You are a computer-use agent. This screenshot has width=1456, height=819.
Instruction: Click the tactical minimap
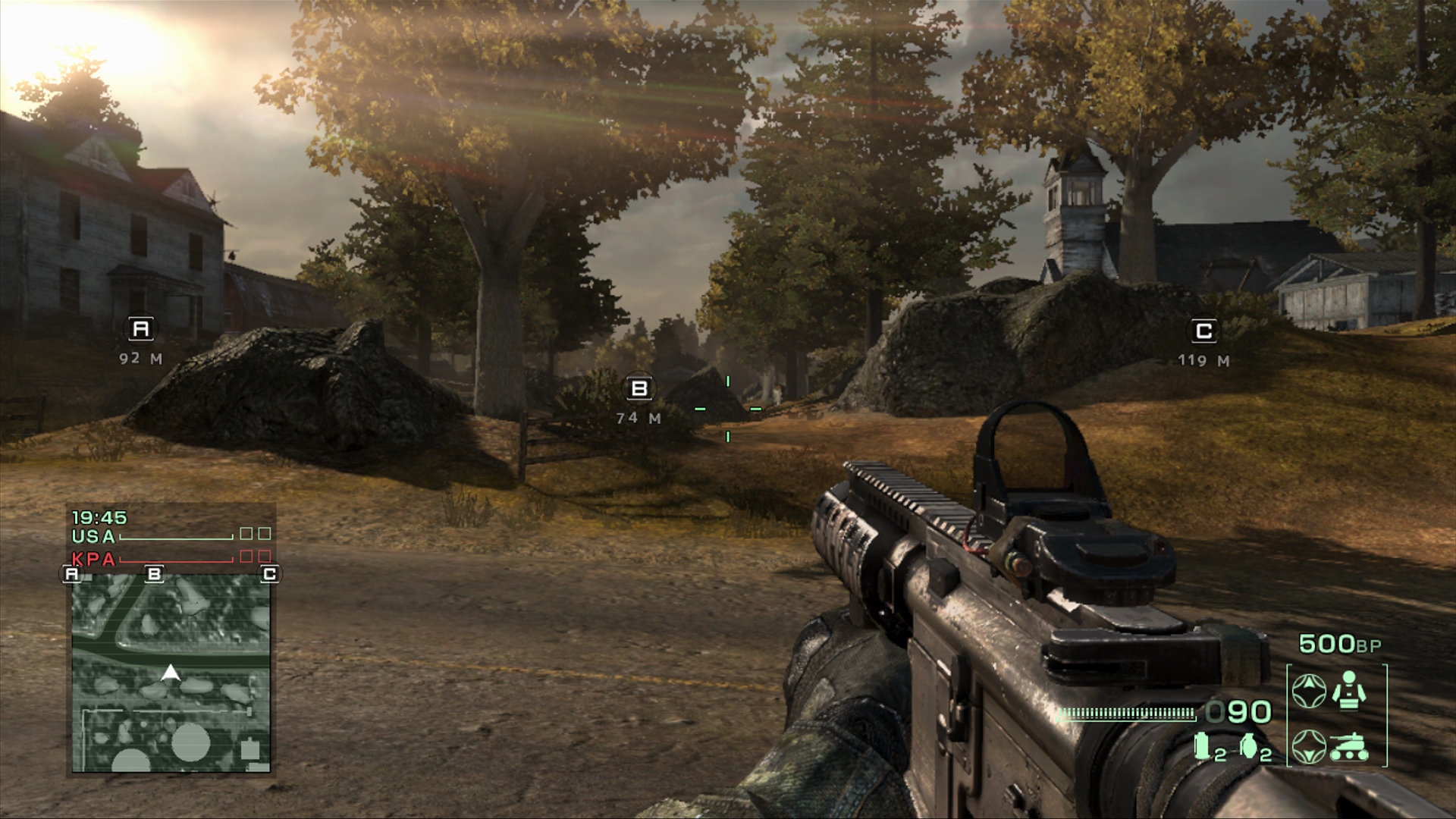[171, 673]
